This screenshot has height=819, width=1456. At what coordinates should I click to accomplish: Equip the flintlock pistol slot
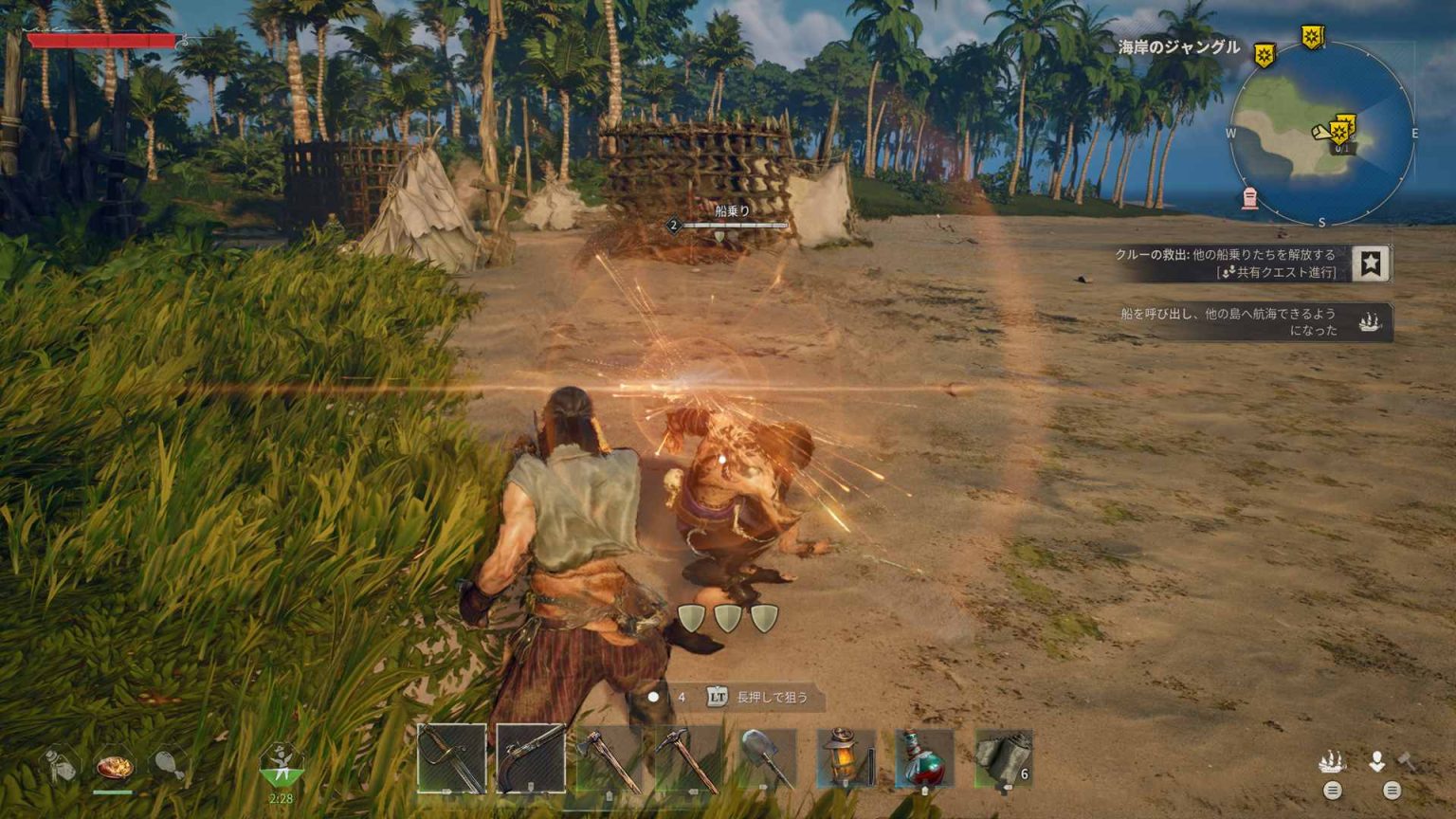530,758
